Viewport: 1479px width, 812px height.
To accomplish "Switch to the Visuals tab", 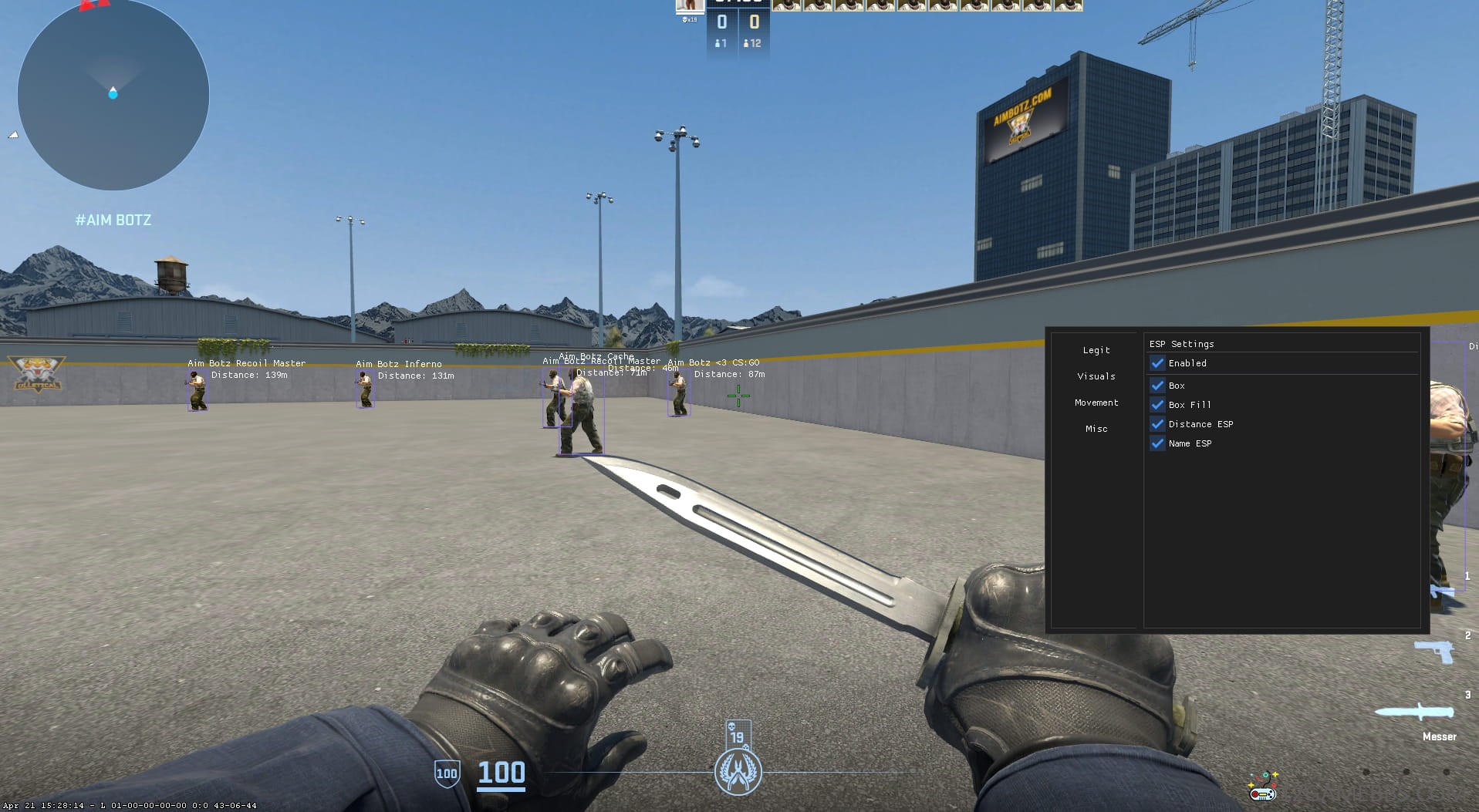I will (1096, 376).
